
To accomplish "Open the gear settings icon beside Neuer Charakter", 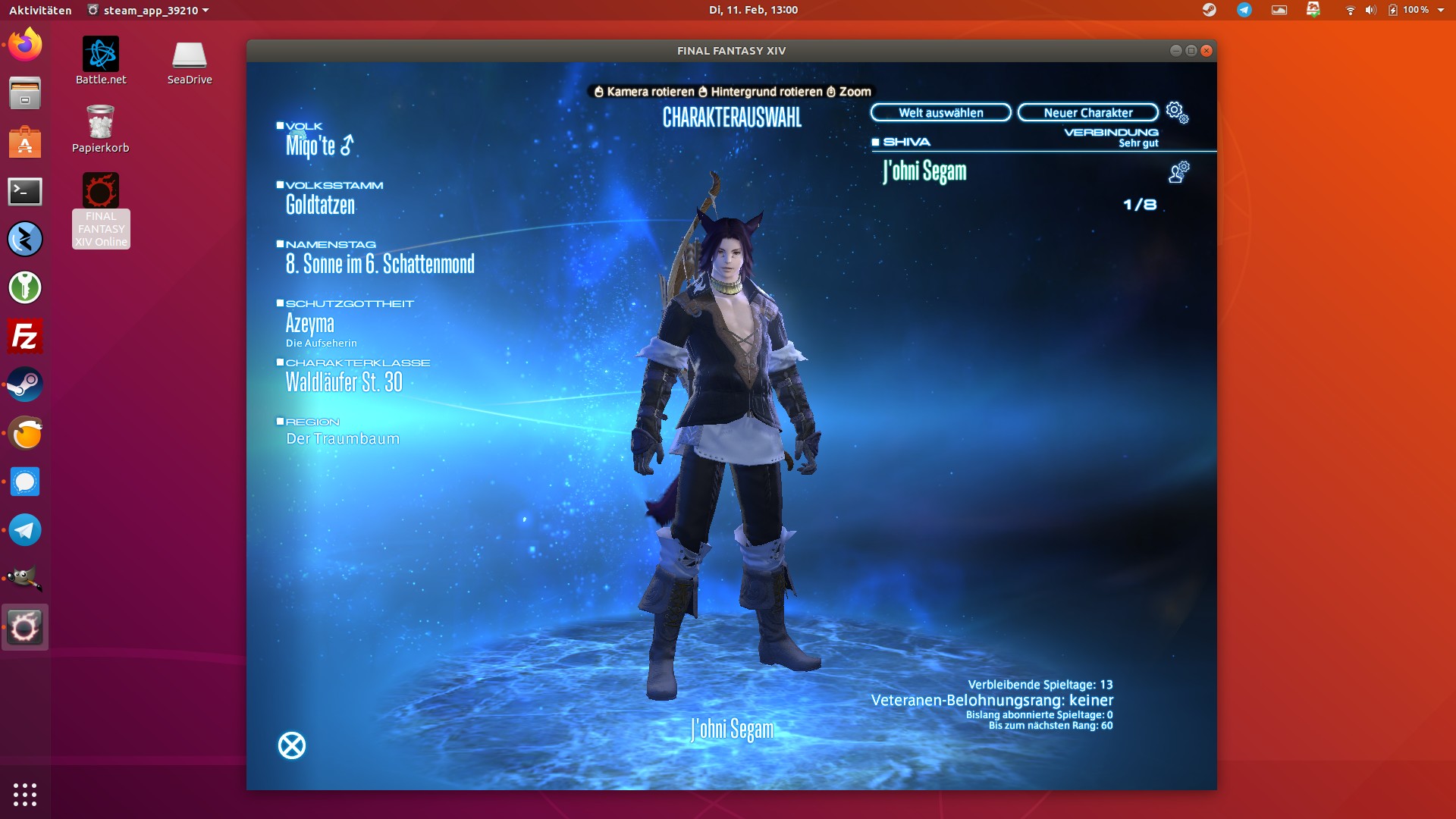I will pyautogui.click(x=1177, y=112).
